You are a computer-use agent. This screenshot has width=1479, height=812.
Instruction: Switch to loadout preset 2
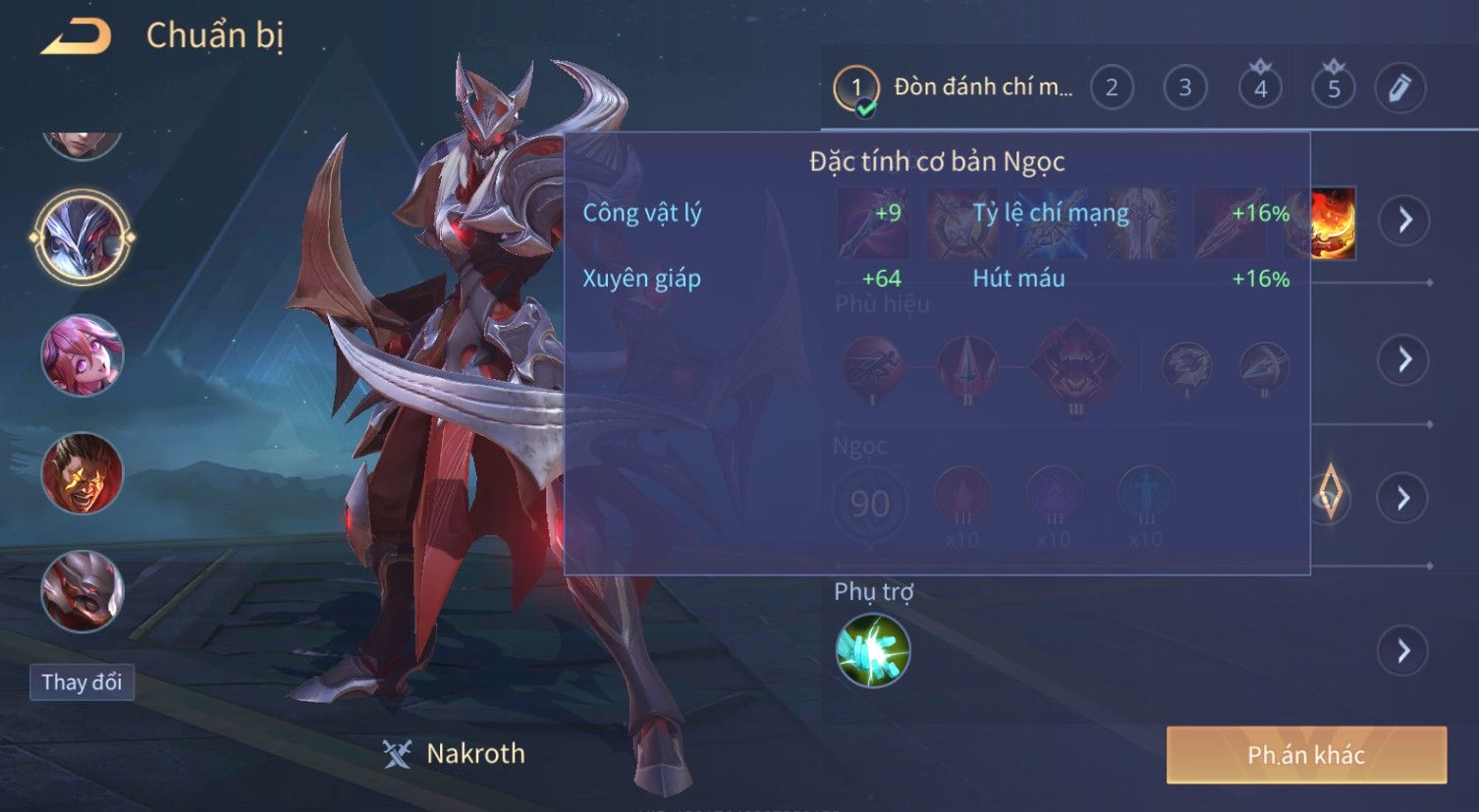pyautogui.click(x=1112, y=88)
